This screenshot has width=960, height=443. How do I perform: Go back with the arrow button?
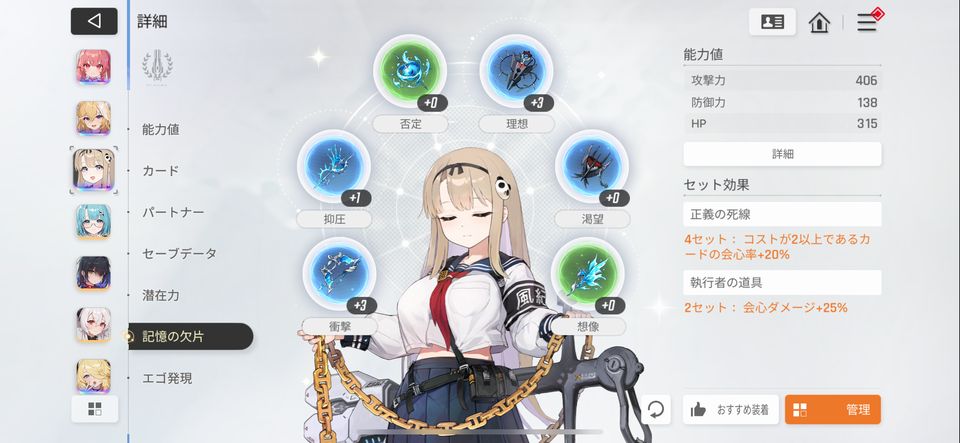(94, 21)
